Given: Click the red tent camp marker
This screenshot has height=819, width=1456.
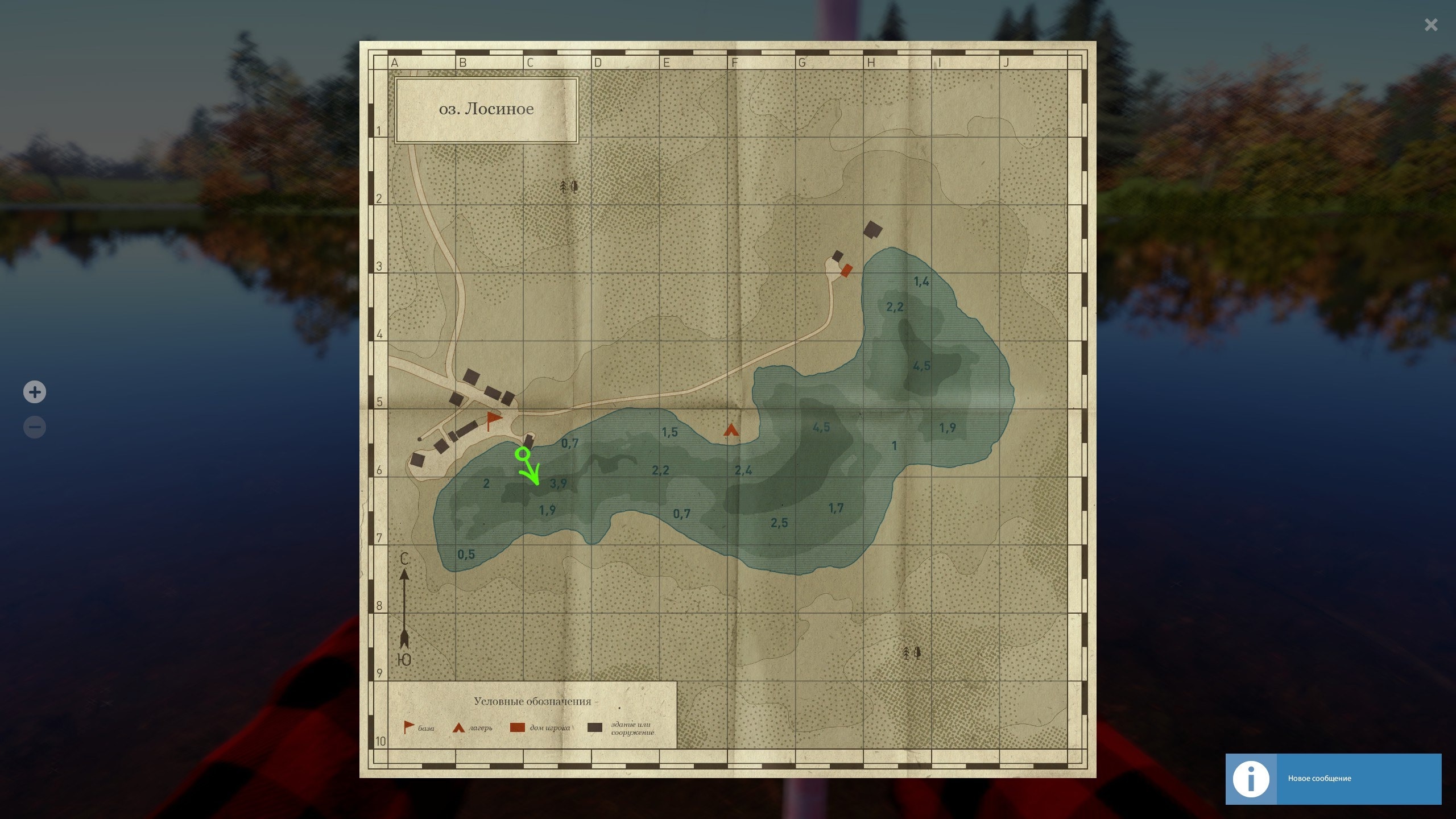Looking at the screenshot, I should click(731, 430).
